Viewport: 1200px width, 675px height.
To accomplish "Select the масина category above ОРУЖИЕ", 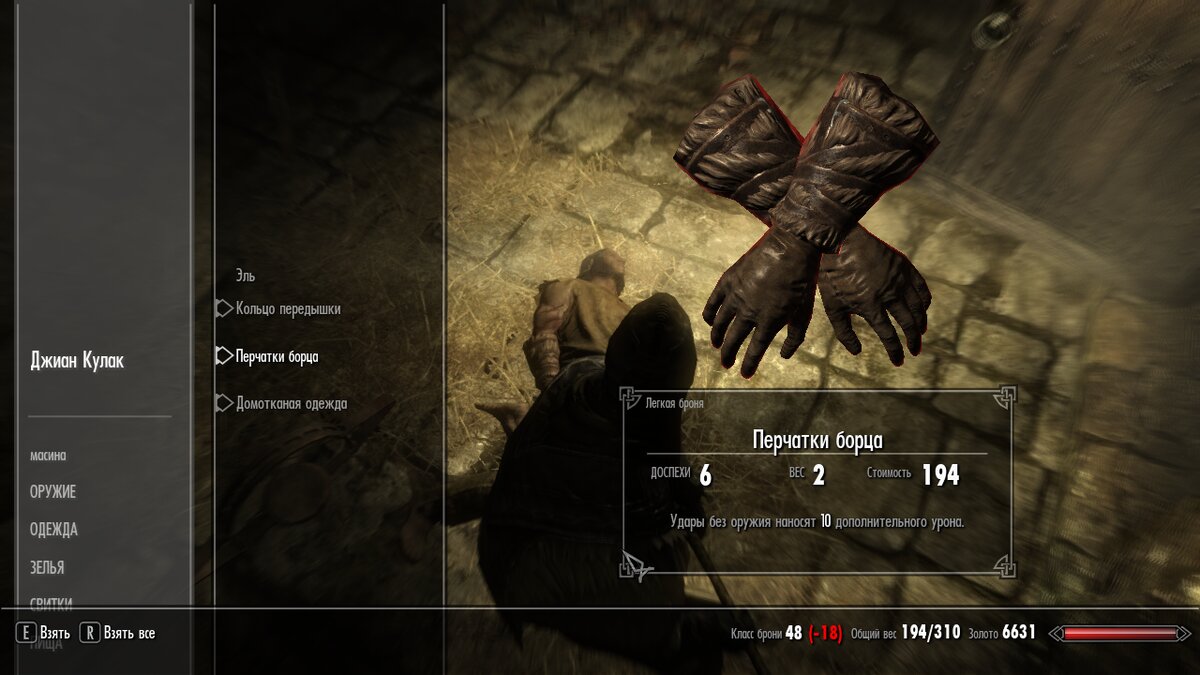I will (x=48, y=456).
